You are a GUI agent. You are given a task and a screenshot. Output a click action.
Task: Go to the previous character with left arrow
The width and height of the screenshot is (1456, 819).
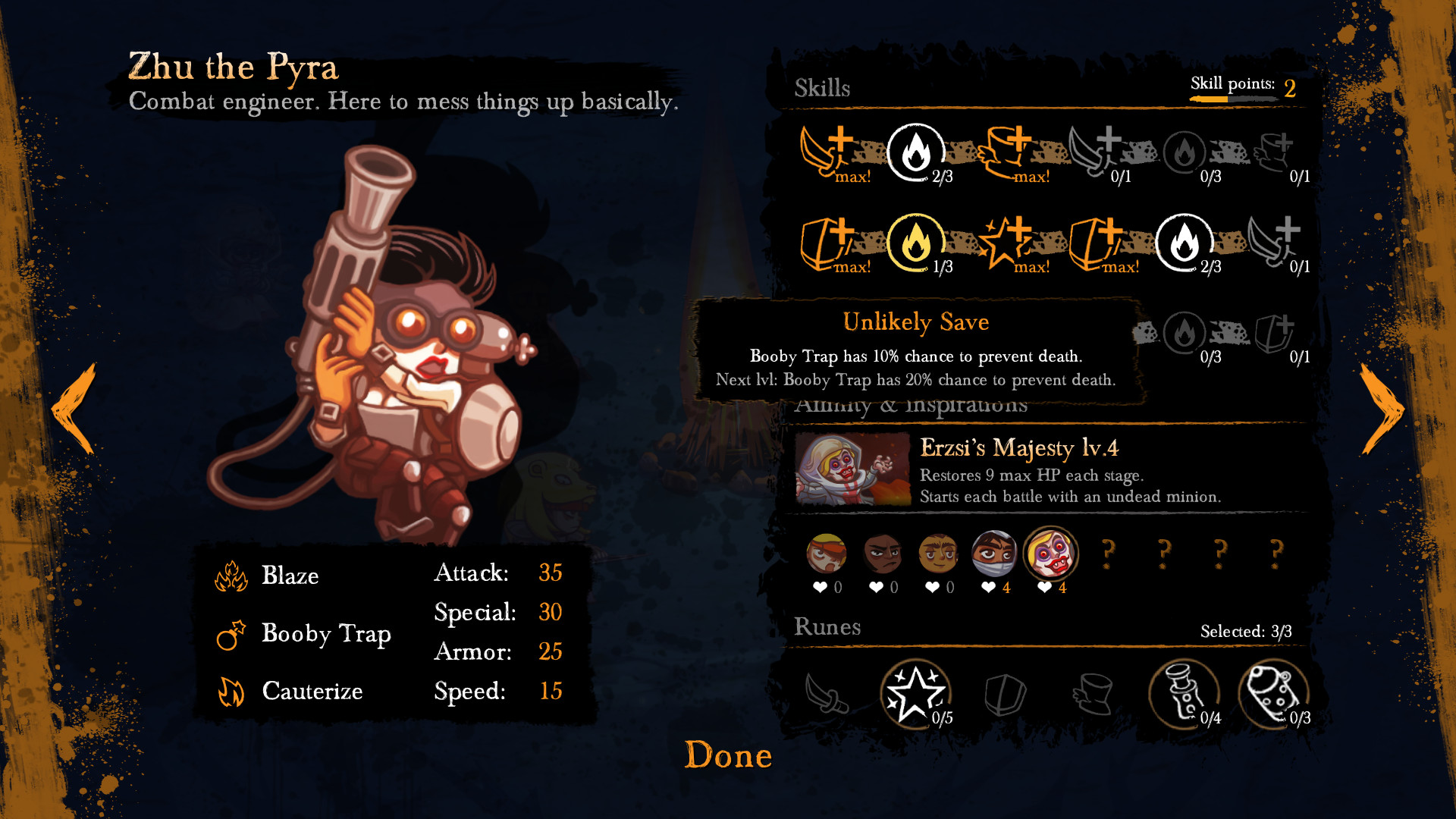point(74,409)
